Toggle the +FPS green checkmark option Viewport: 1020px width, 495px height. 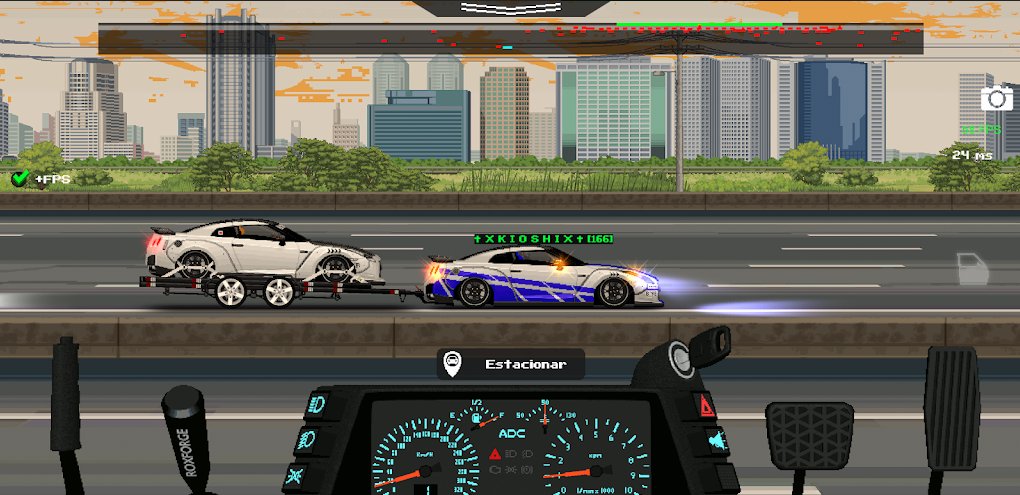[20, 178]
